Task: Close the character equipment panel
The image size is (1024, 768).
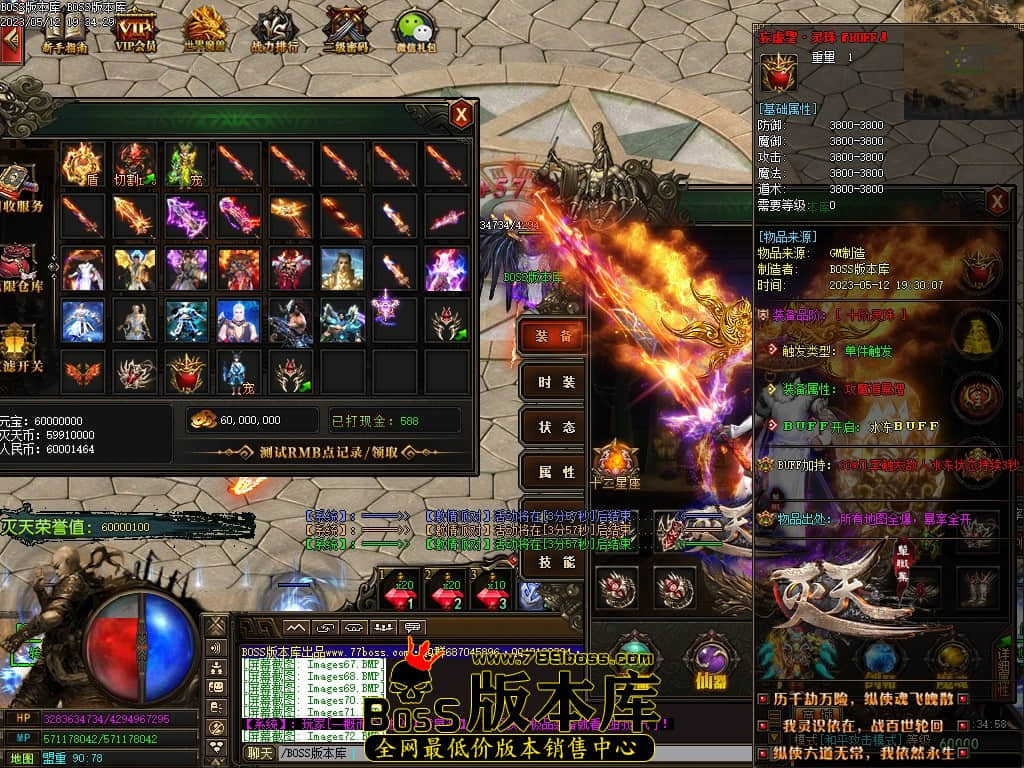Action: [997, 202]
